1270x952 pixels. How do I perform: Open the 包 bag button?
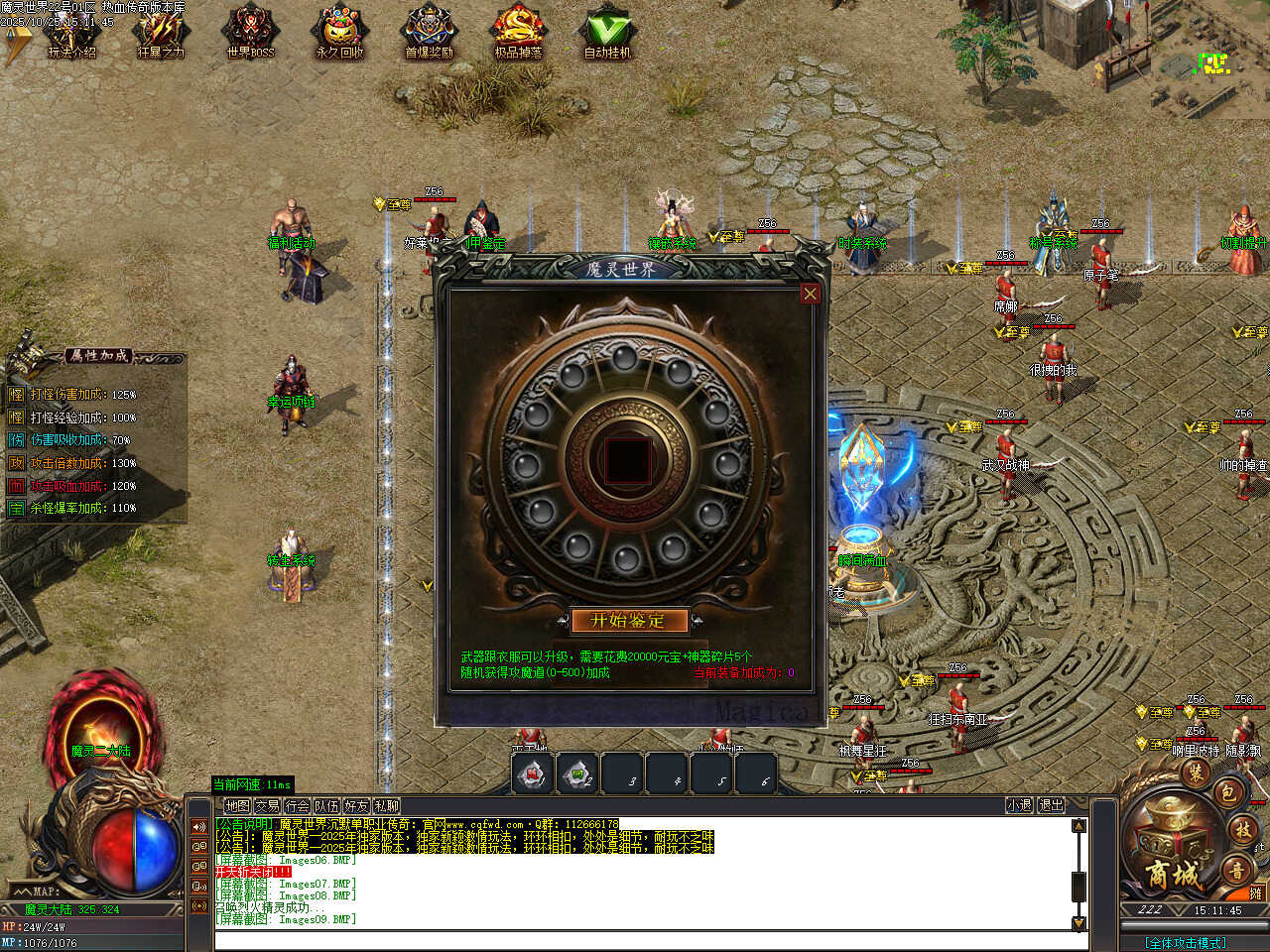point(1227,792)
